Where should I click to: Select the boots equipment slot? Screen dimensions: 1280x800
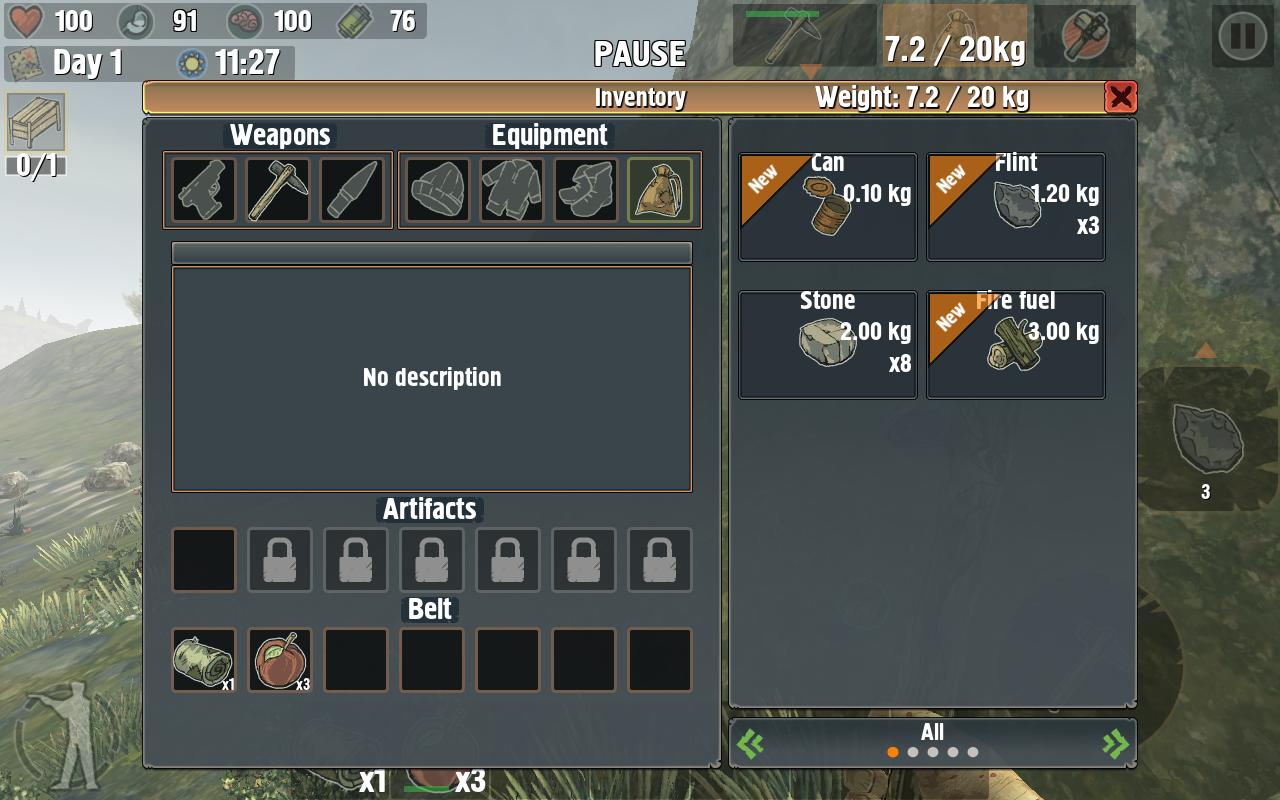click(x=586, y=190)
